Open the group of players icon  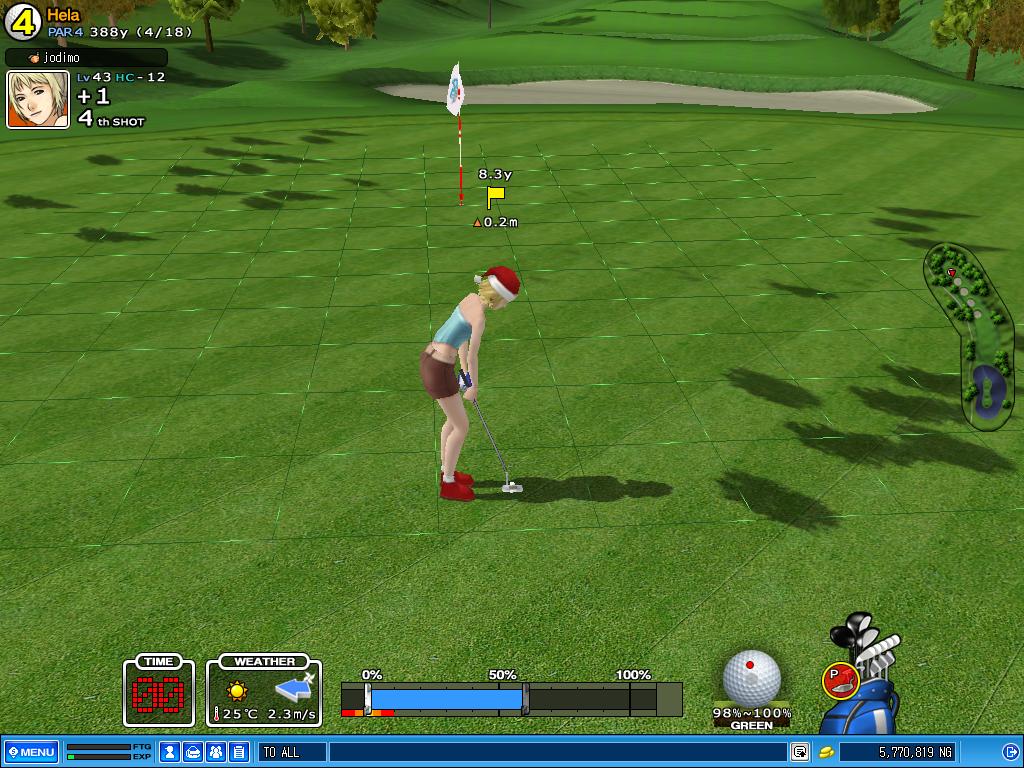click(216, 752)
